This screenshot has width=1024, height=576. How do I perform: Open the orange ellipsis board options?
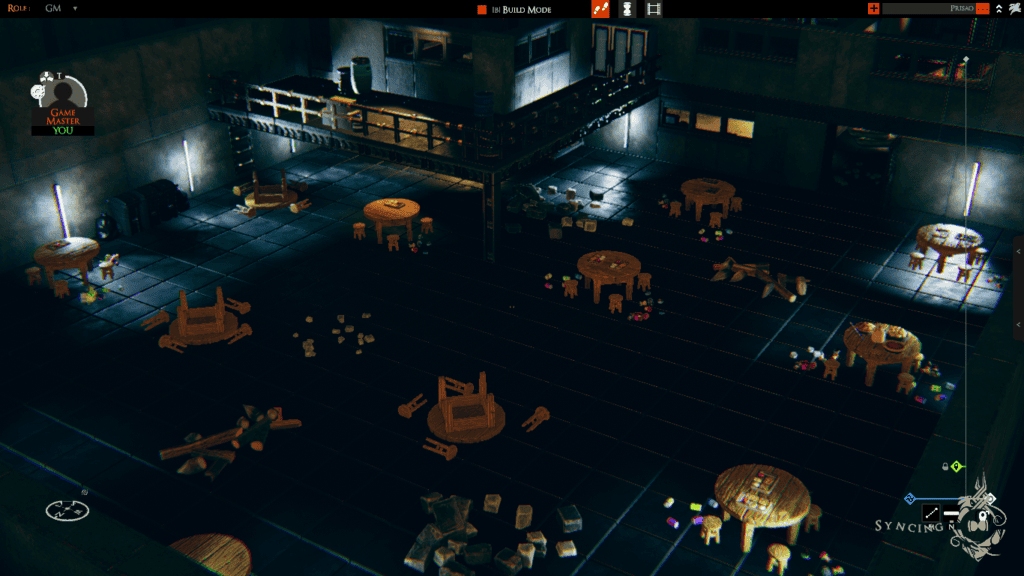point(983,9)
